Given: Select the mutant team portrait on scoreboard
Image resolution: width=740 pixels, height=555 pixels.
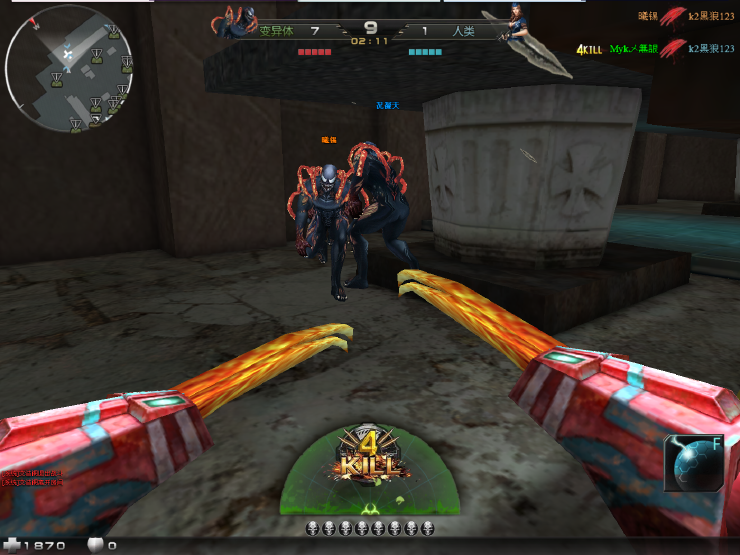Looking at the screenshot, I should (239, 22).
